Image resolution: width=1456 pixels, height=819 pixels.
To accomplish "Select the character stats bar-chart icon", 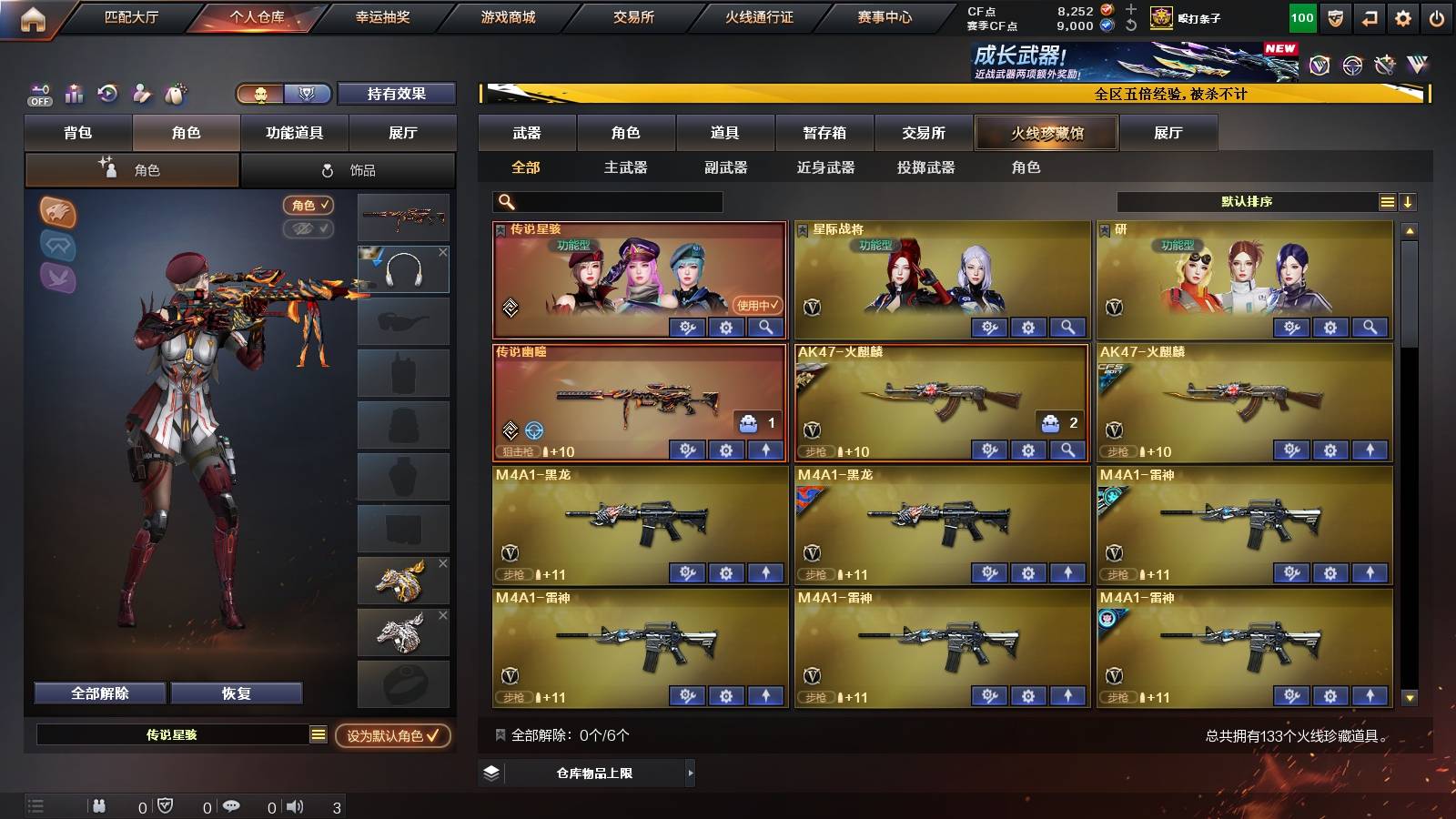I will [74, 93].
